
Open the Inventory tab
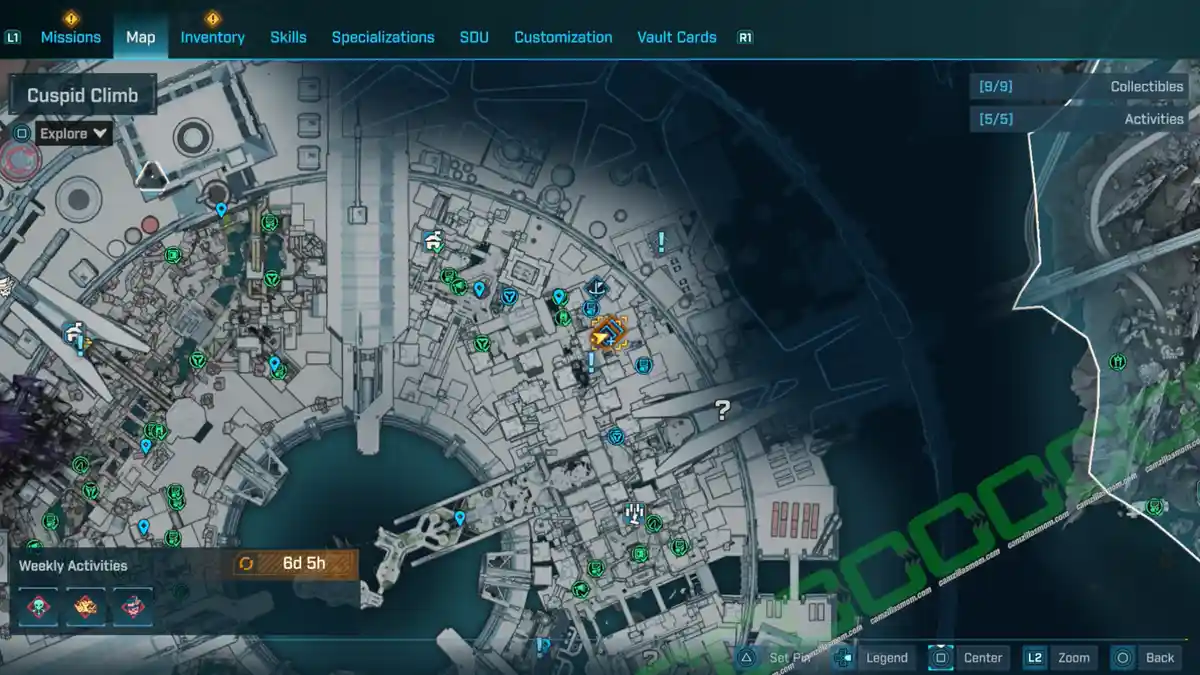pos(212,37)
